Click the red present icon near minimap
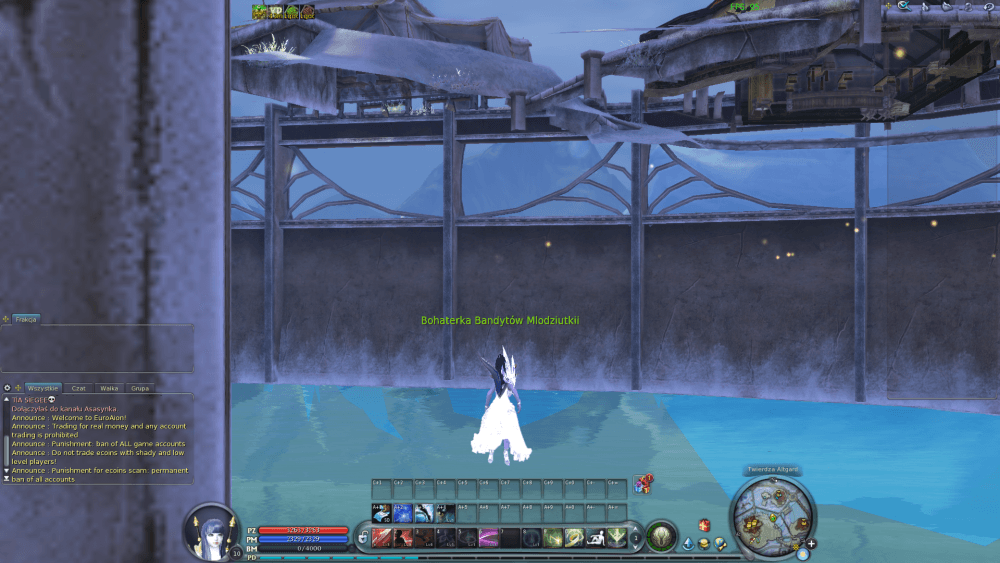This screenshot has width=1000, height=563. point(703,525)
